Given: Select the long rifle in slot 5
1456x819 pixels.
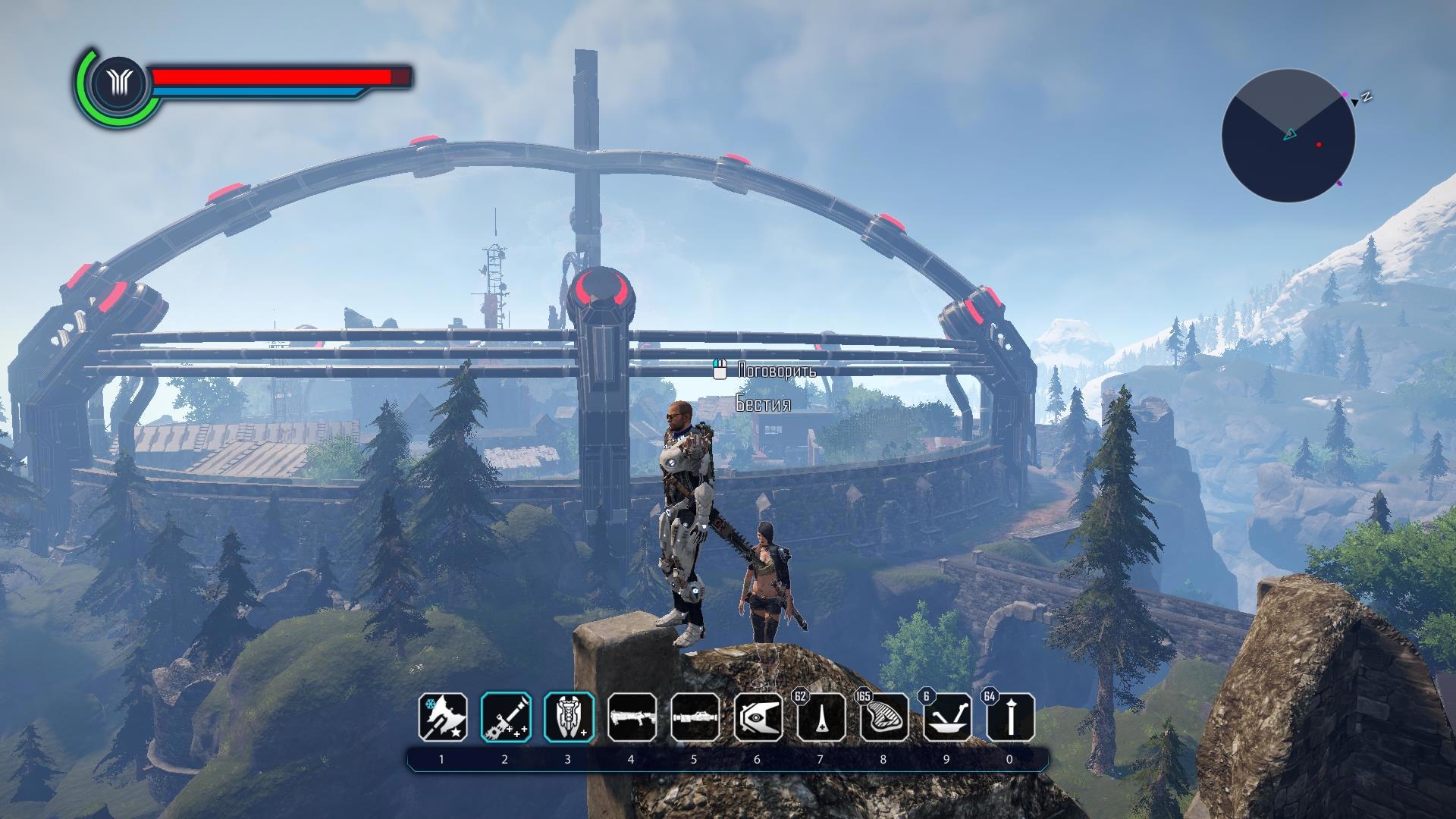Looking at the screenshot, I should tap(695, 717).
